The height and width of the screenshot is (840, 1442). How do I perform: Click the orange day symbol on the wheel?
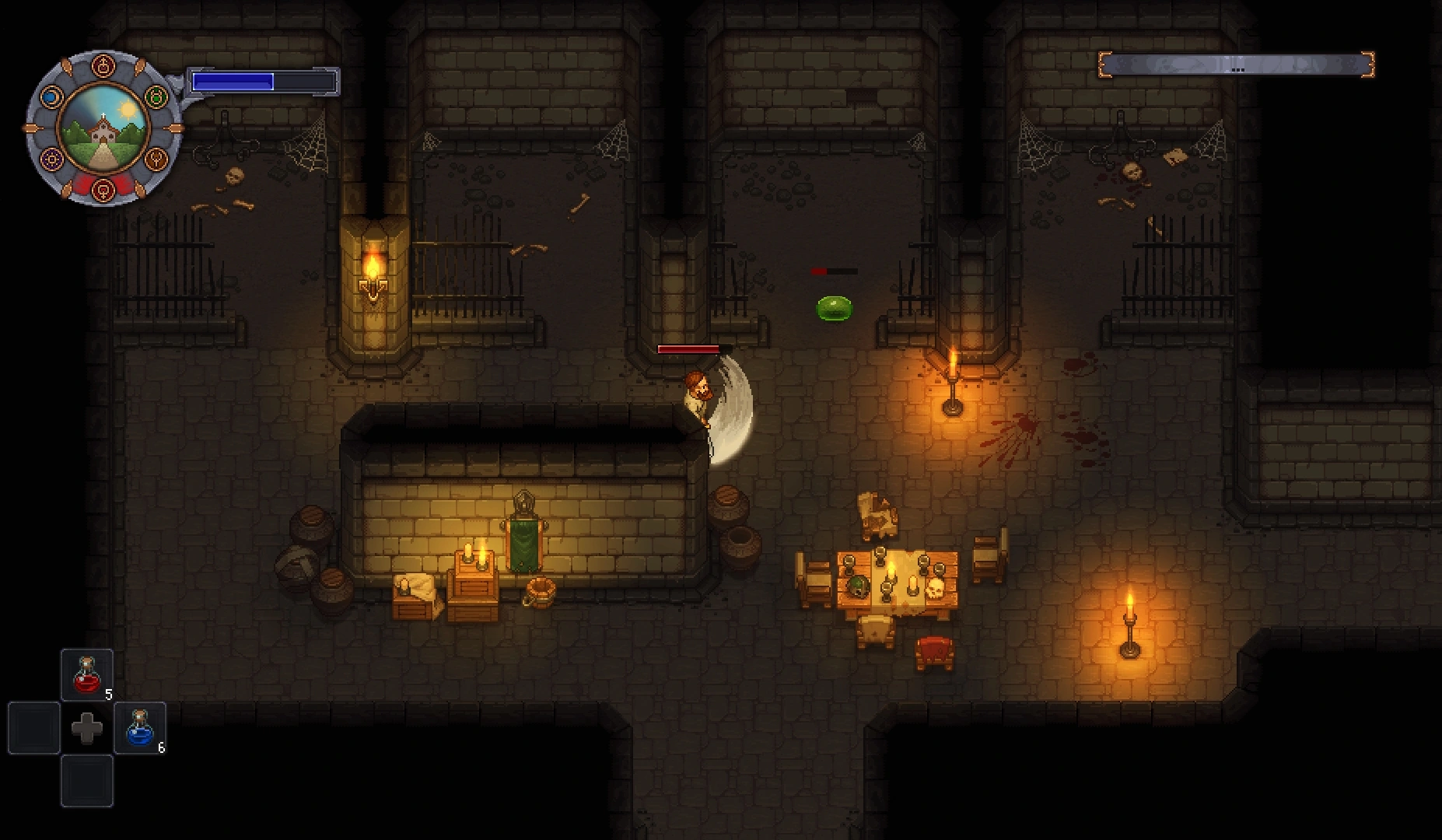click(x=157, y=160)
